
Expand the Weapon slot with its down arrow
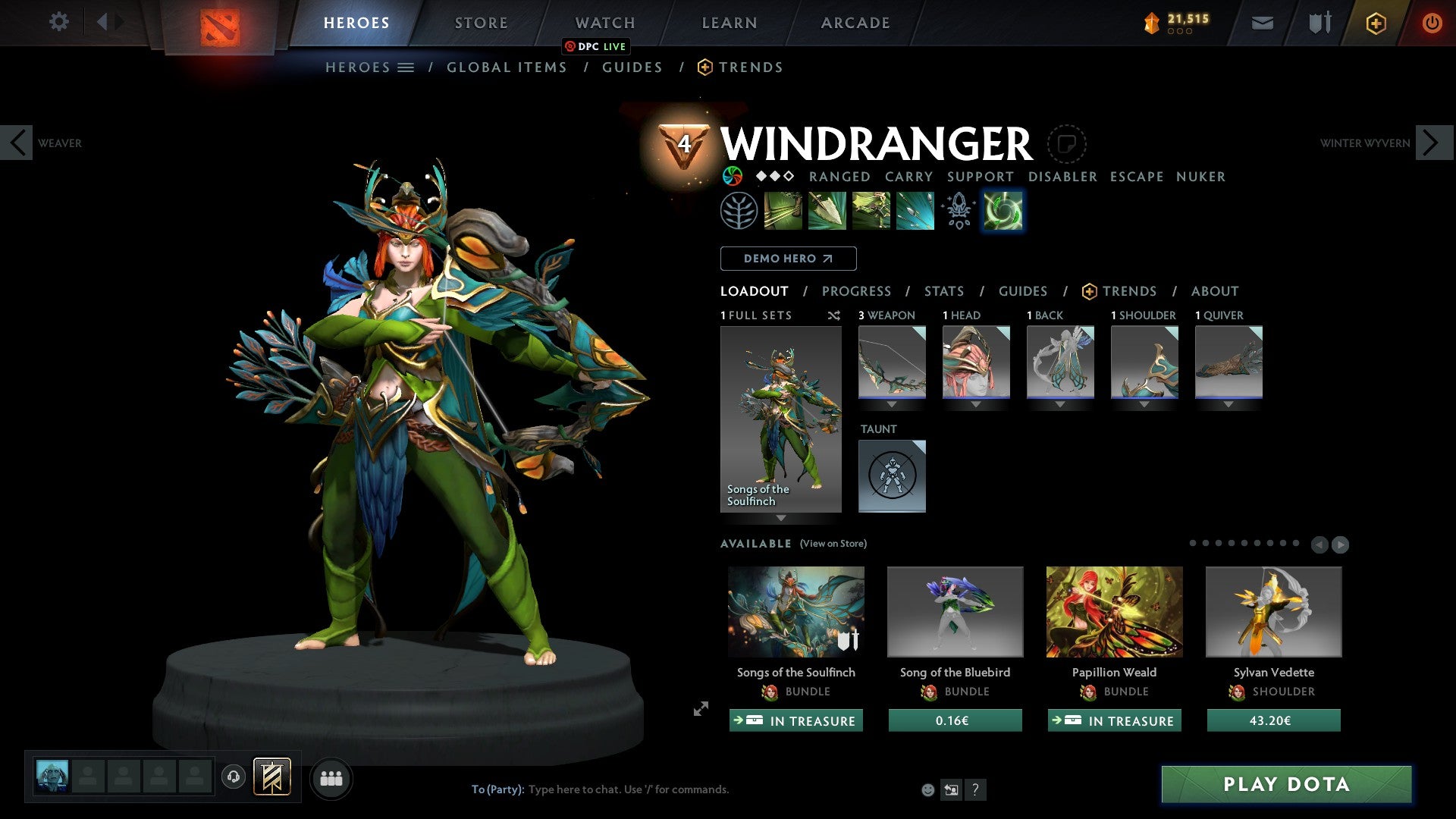coord(892,404)
